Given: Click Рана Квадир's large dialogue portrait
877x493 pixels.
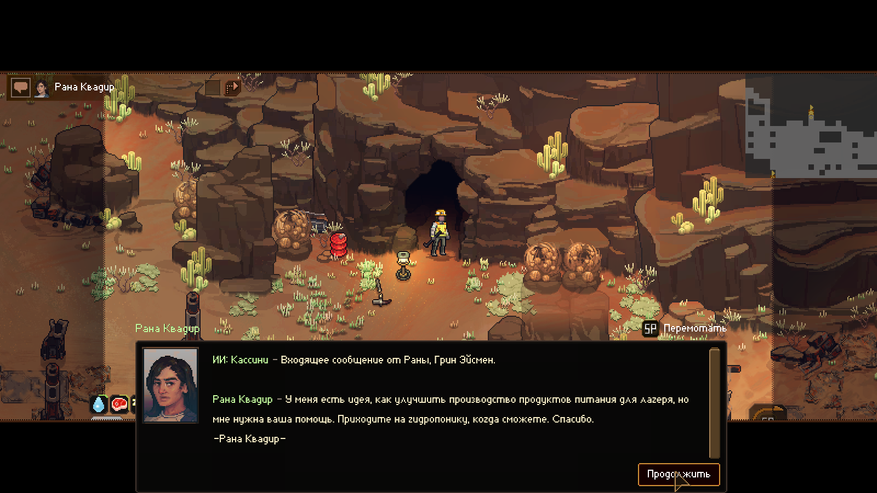Looking at the screenshot, I should point(170,385).
